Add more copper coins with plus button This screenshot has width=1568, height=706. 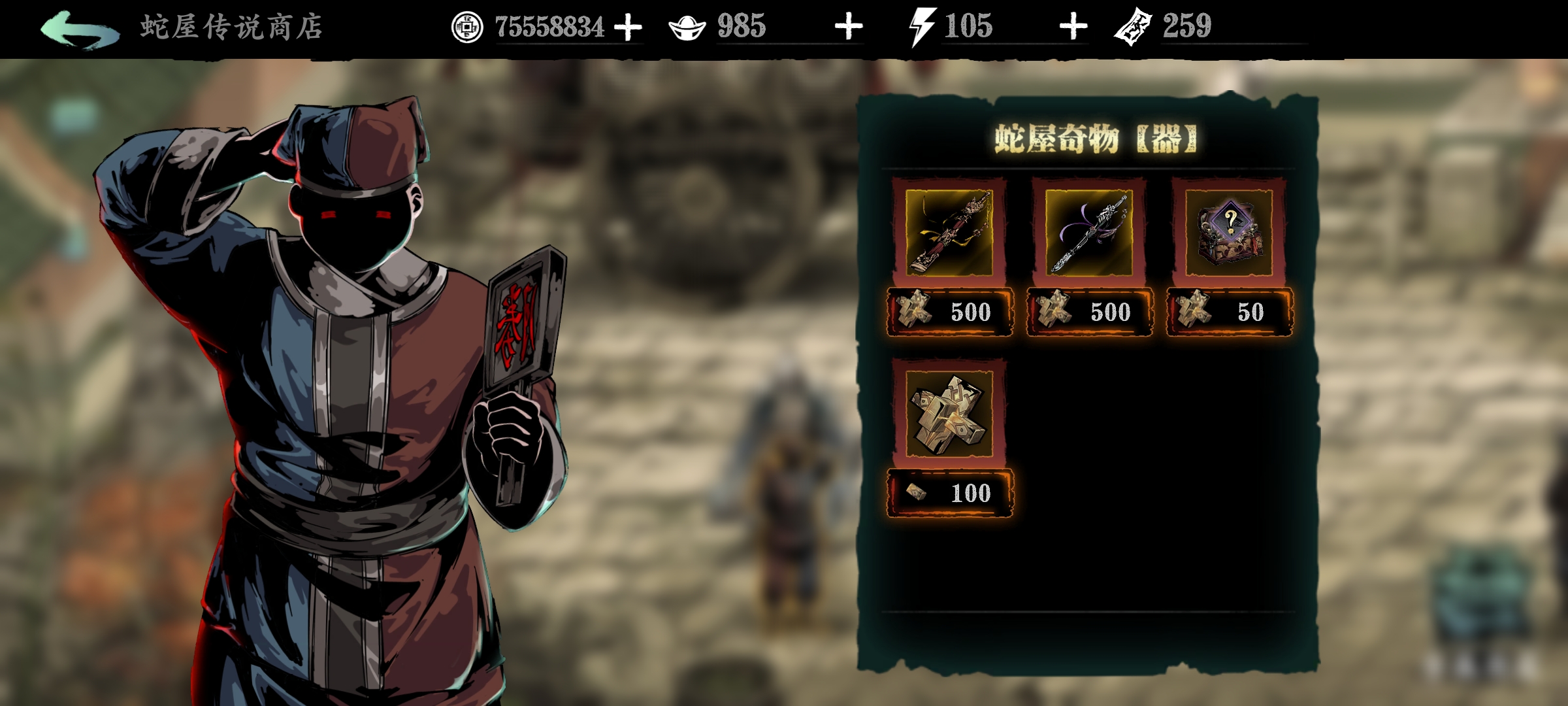click(629, 27)
